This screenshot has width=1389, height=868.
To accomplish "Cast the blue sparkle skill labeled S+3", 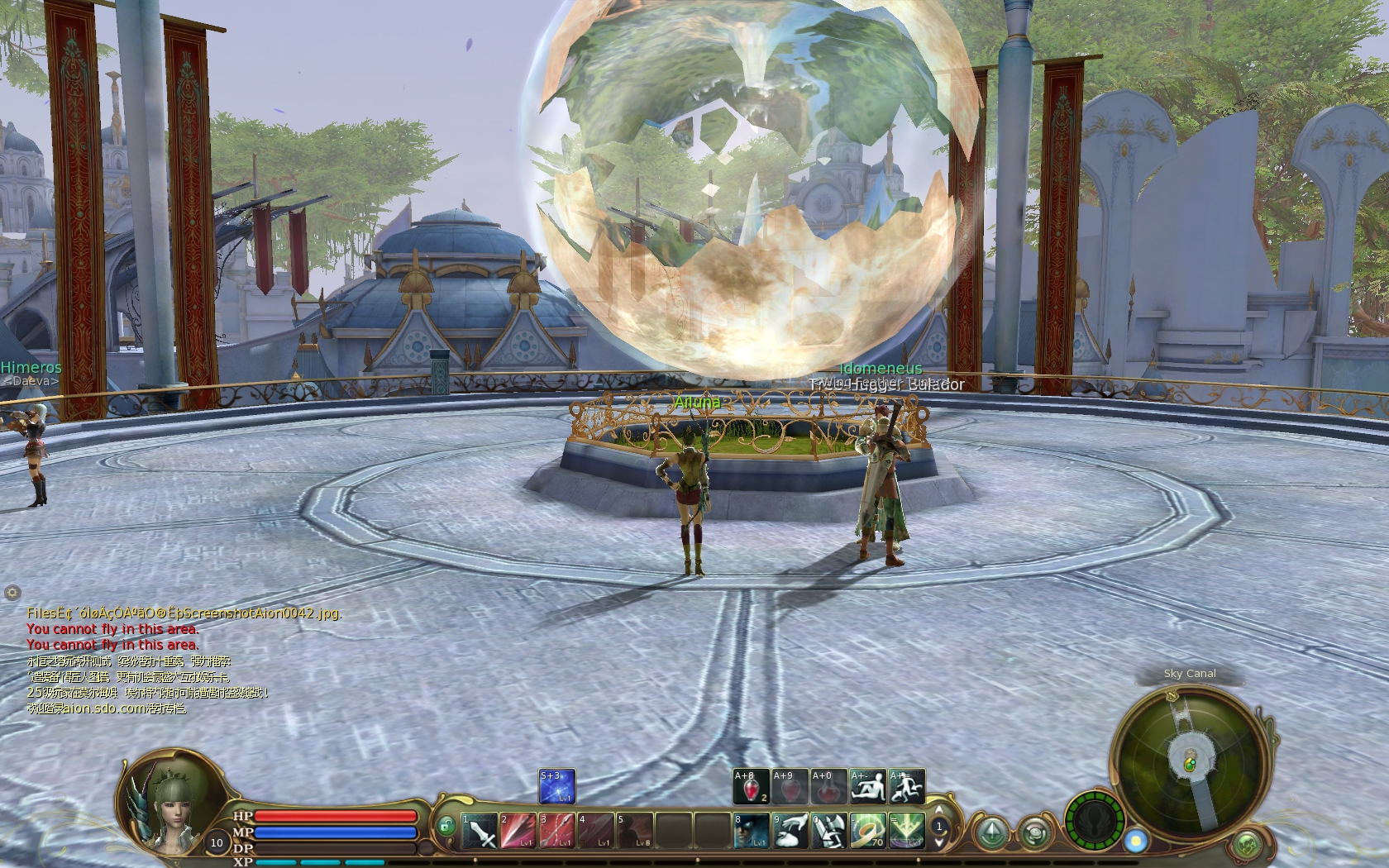I will [x=556, y=787].
